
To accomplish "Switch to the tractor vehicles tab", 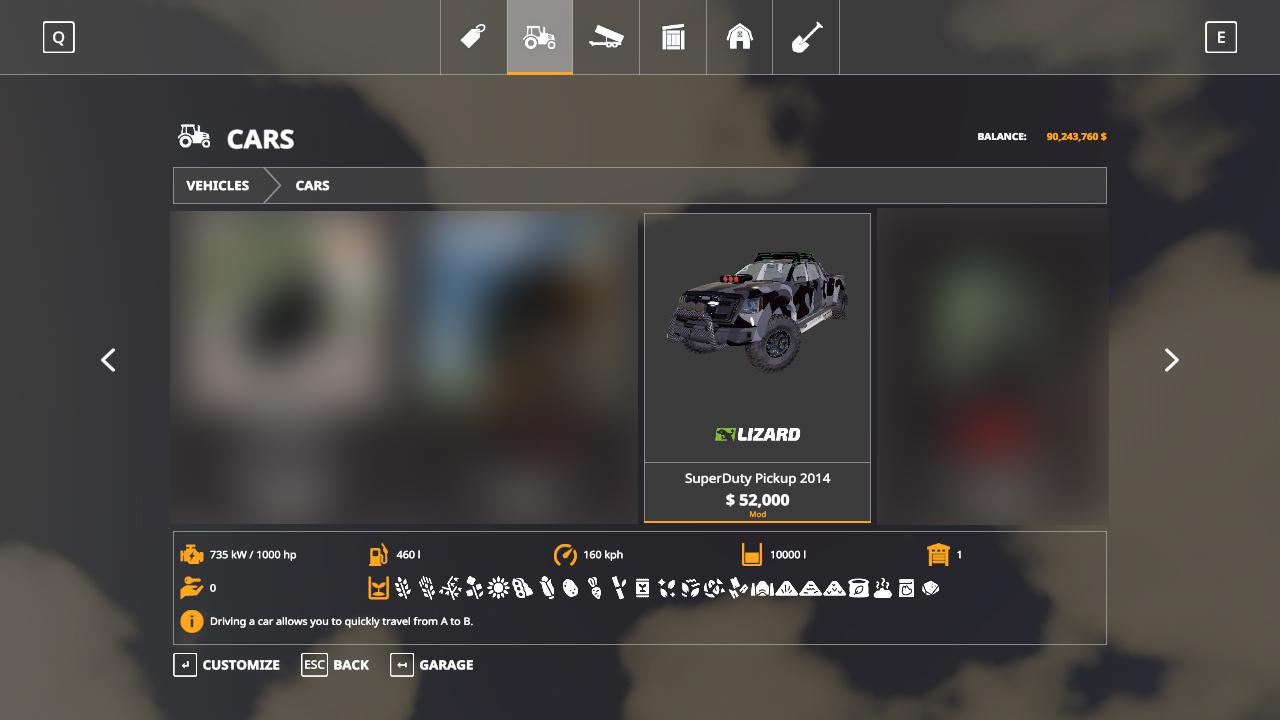I will pyautogui.click(x=540, y=37).
